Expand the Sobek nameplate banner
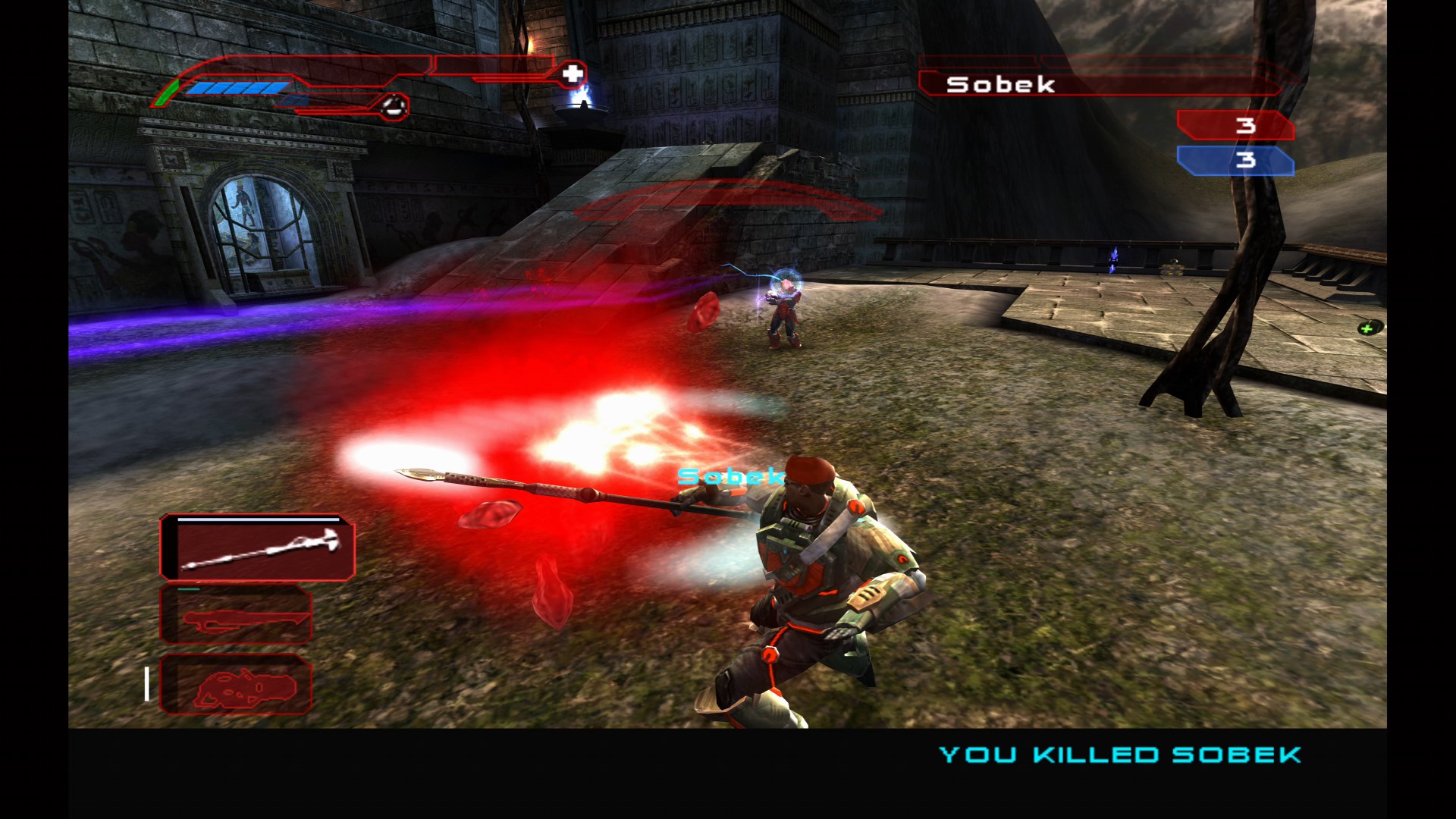 tap(1100, 85)
